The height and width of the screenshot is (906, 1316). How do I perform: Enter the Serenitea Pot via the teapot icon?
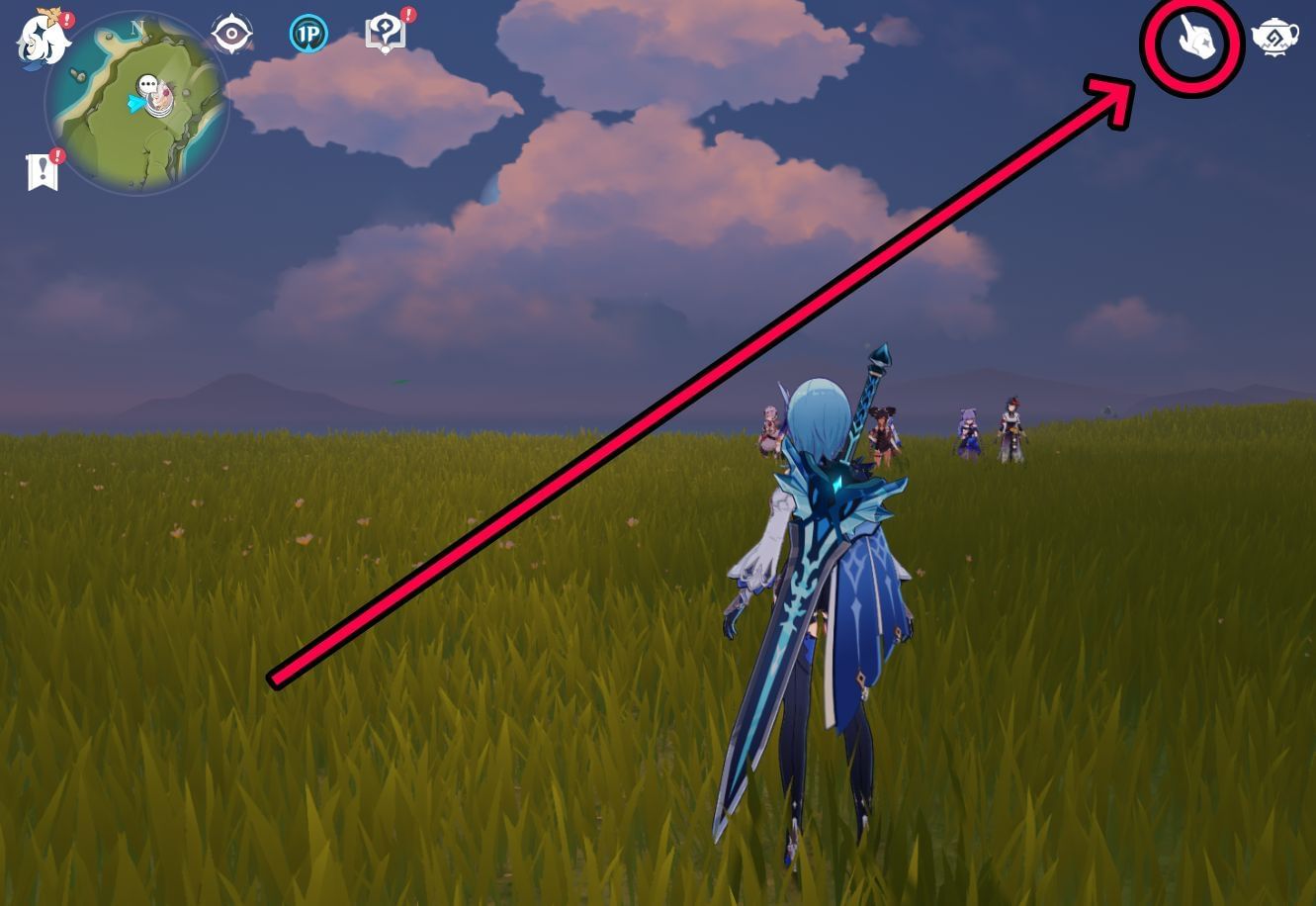(x=1277, y=38)
